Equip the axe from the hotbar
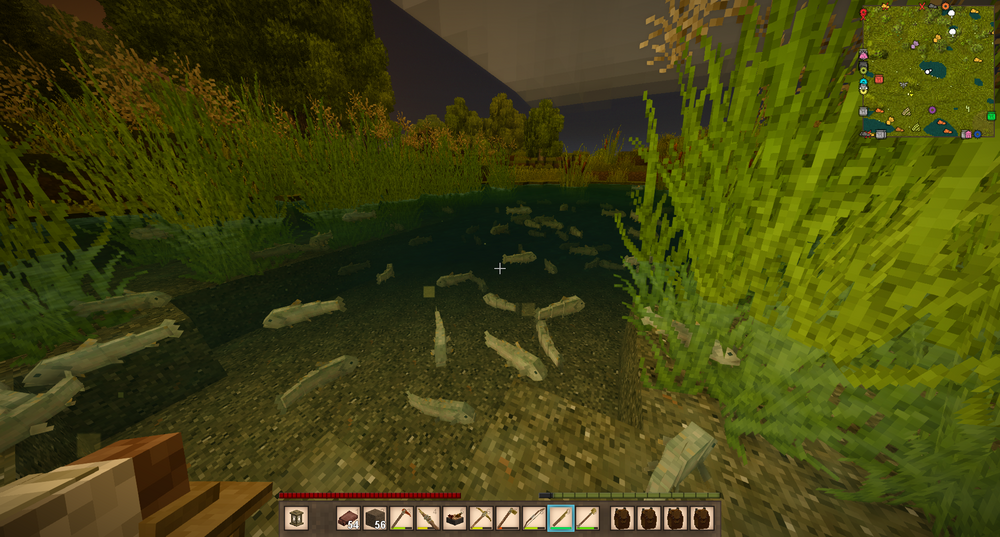This screenshot has height=537, width=1000. [x=508, y=517]
